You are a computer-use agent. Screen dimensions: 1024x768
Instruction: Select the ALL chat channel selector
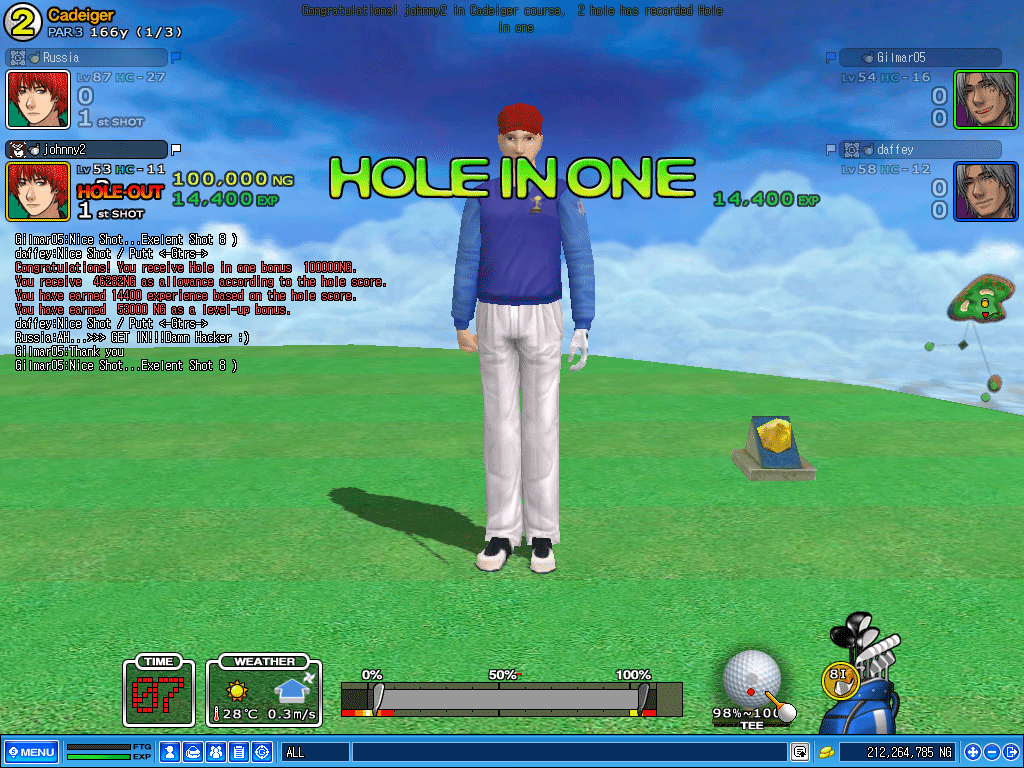point(314,752)
